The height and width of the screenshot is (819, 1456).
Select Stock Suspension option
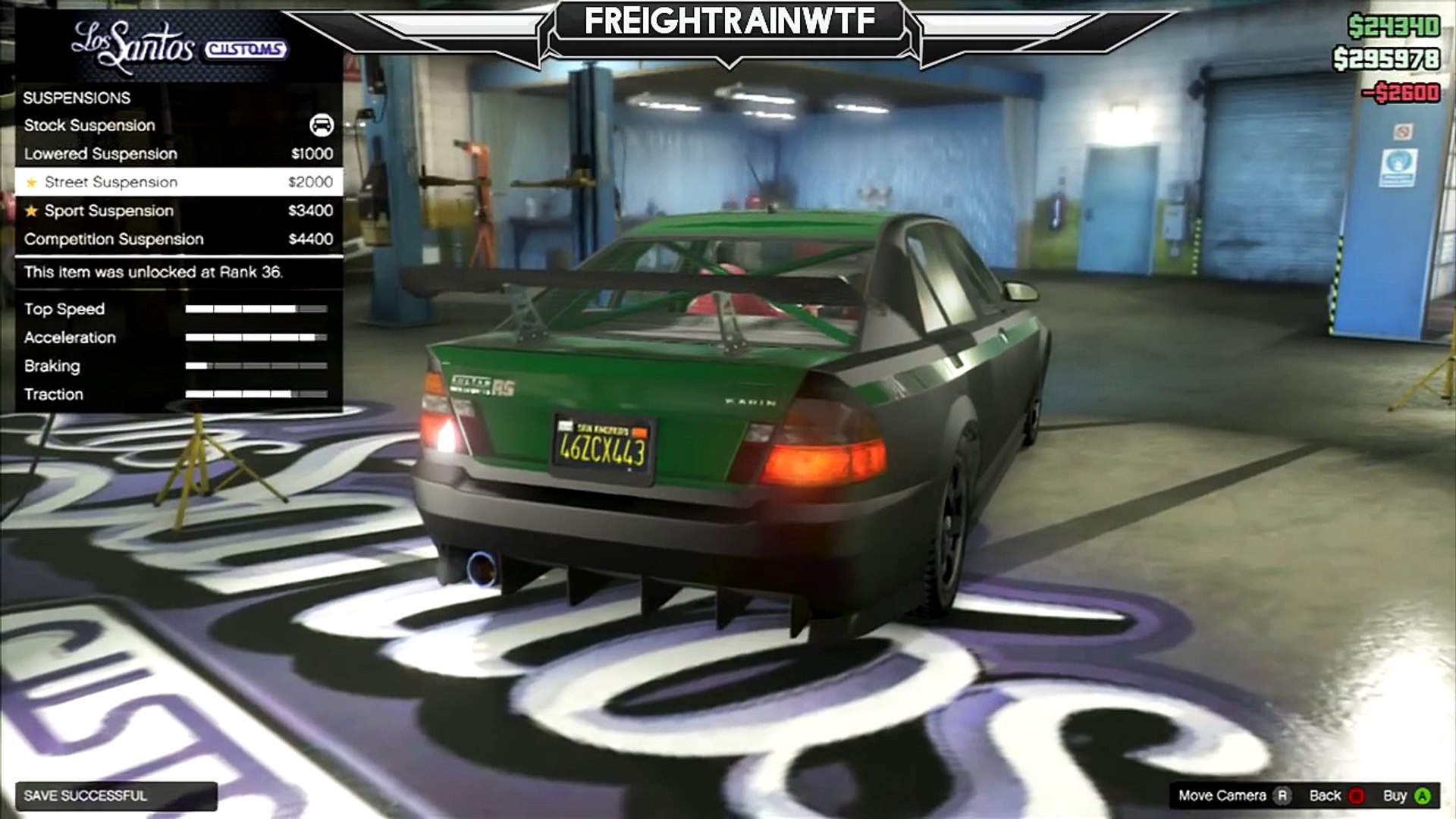coord(178,125)
